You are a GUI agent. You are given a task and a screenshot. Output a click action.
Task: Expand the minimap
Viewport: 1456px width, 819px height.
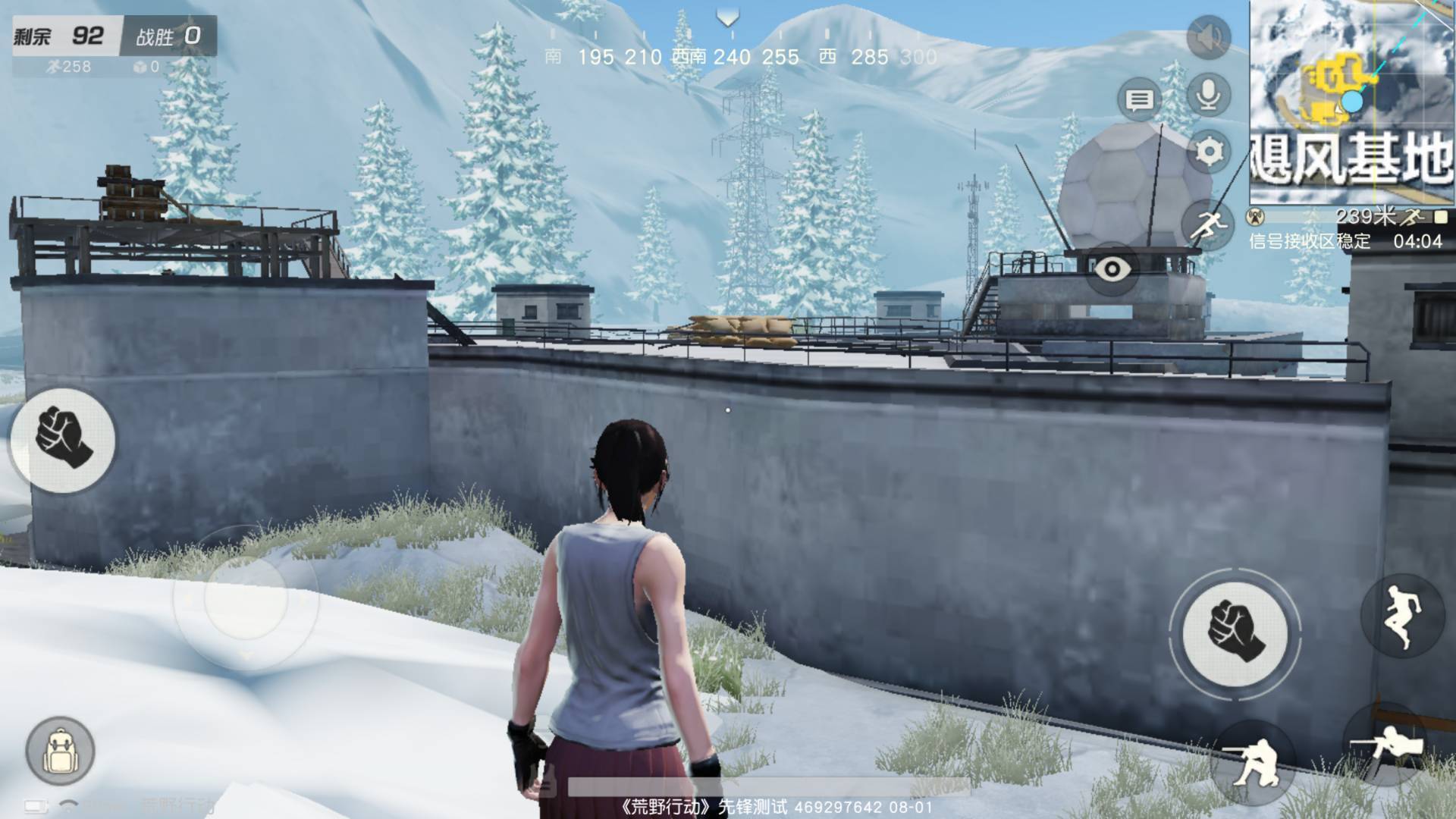pyautogui.click(x=1352, y=102)
